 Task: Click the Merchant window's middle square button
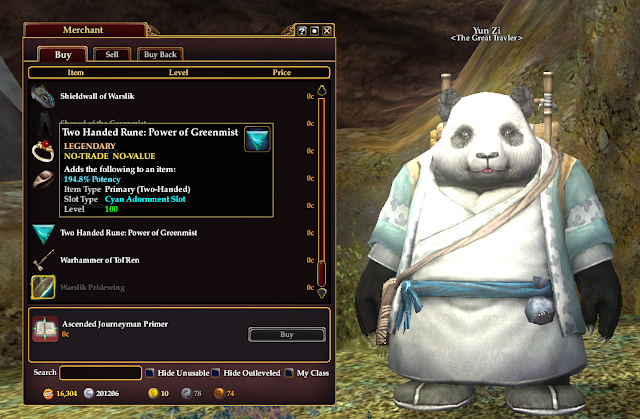click(x=315, y=31)
